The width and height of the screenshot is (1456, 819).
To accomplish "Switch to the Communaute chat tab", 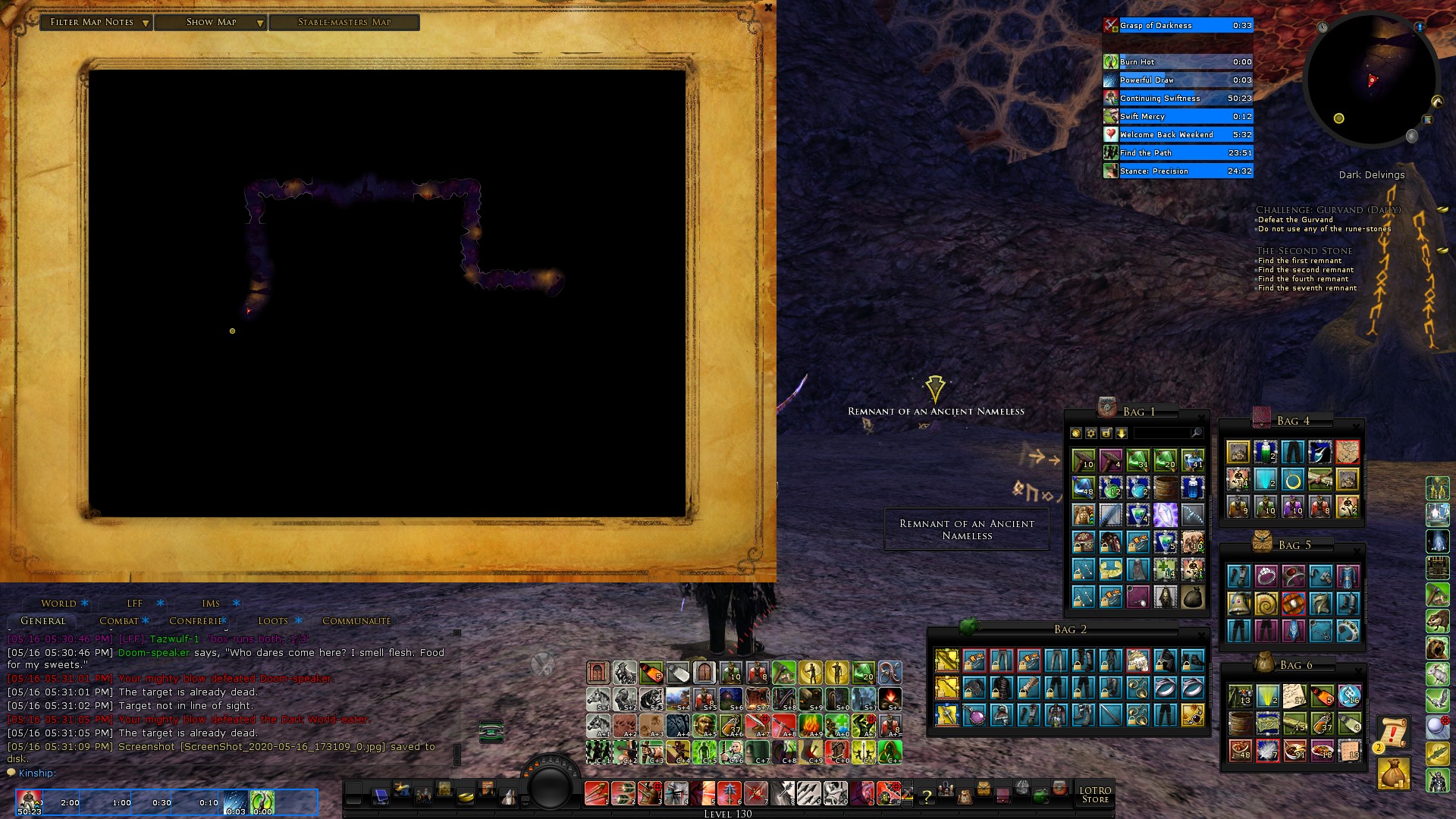I will click(x=356, y=621).
